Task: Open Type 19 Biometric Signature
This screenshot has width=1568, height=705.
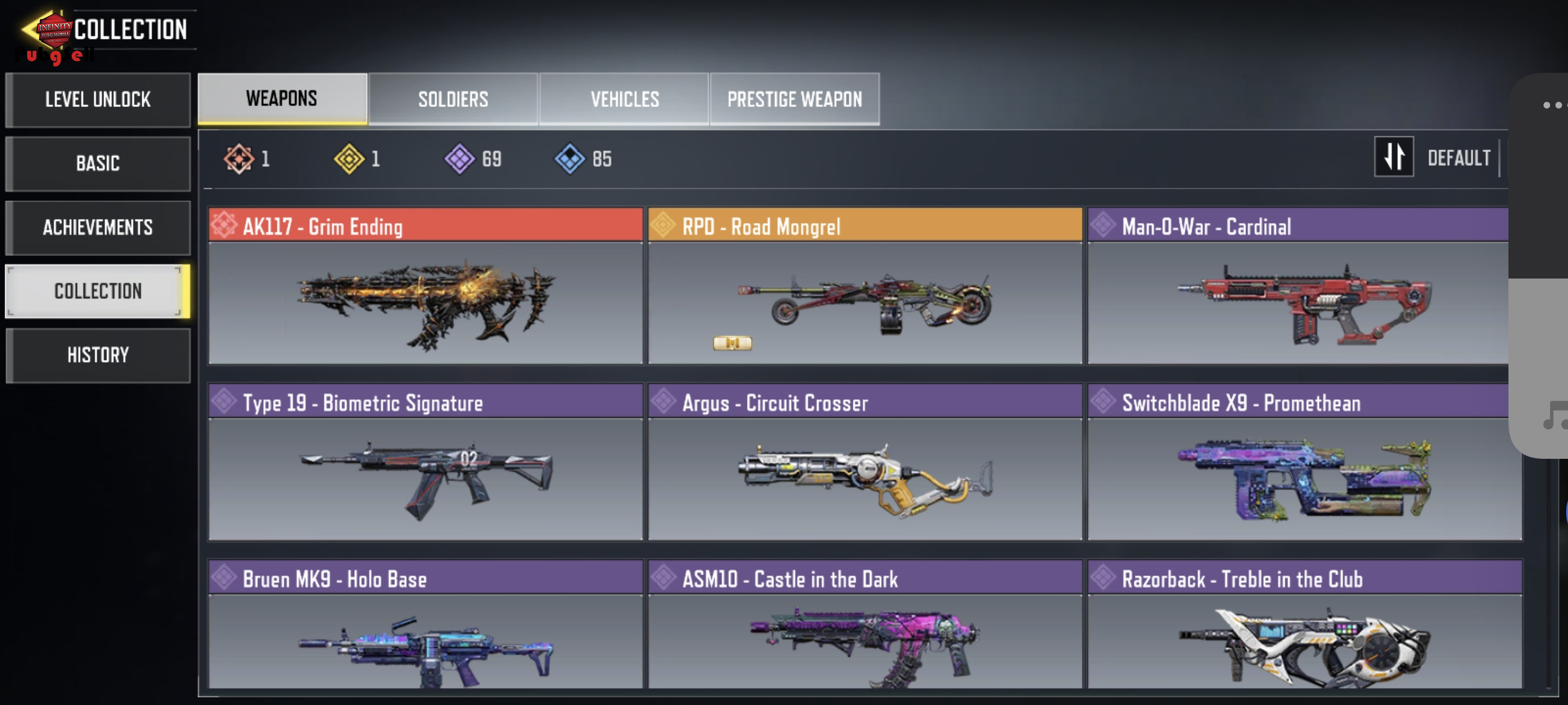Action: tap(426, 462)
